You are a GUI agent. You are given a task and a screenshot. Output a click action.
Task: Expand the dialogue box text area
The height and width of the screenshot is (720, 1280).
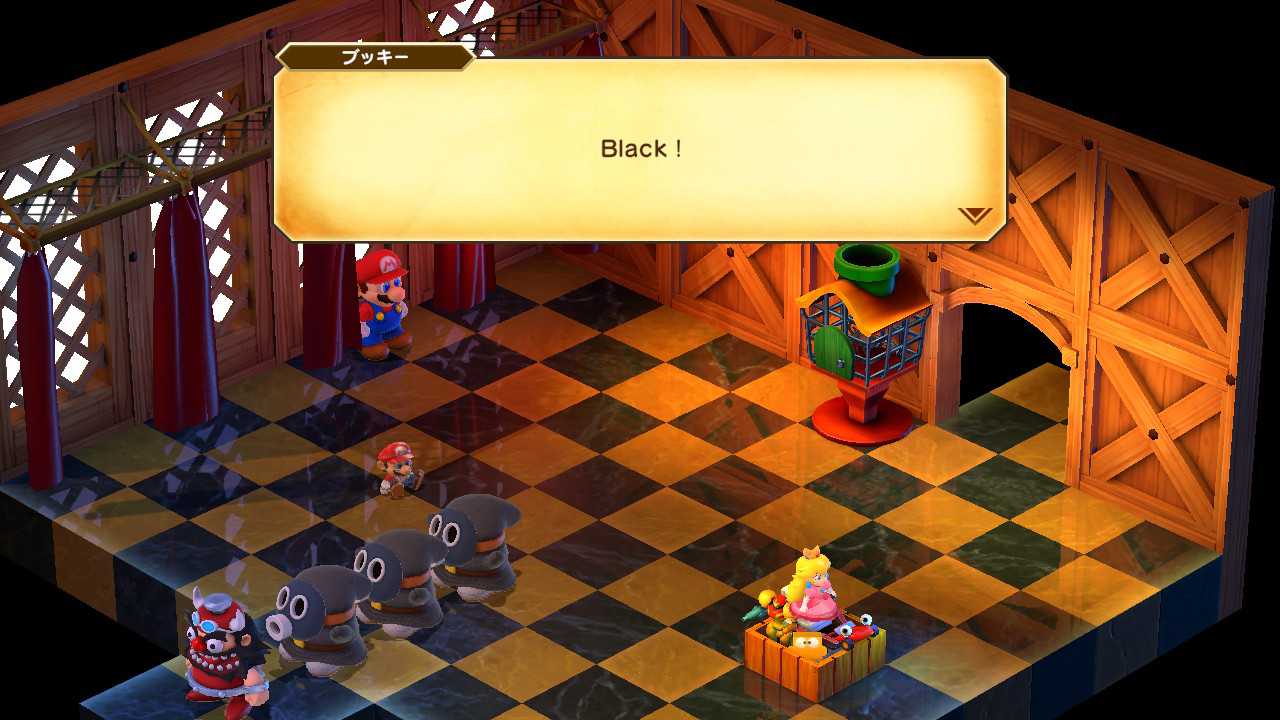coord(640,150)
